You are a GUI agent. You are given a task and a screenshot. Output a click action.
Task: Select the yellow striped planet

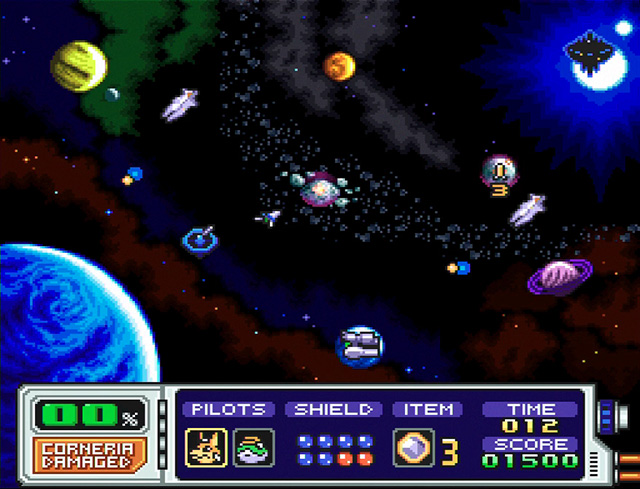[x=79, y=65]
